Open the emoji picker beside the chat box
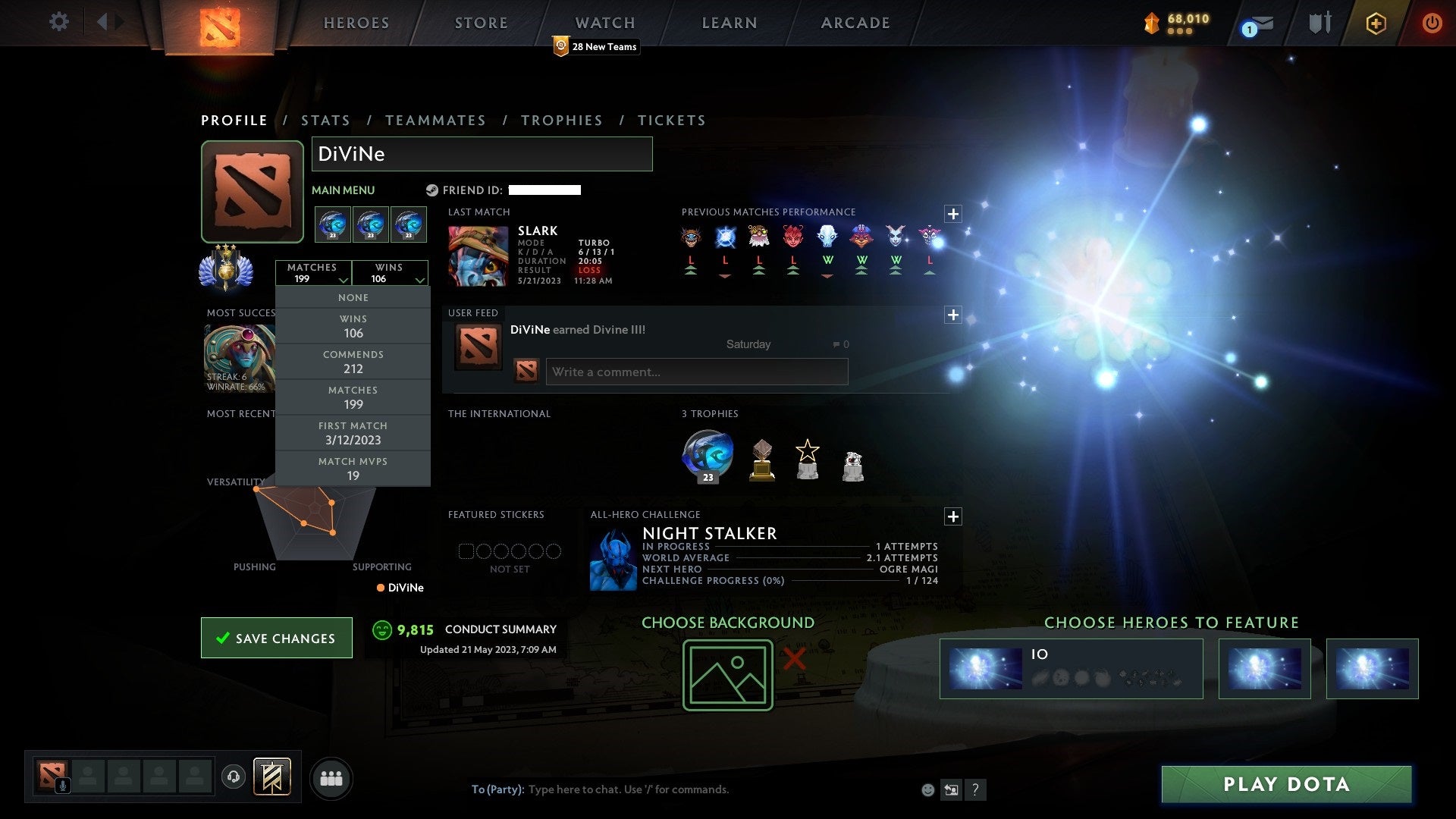This screenshot has height=819, width=1456. coord(928,790)
